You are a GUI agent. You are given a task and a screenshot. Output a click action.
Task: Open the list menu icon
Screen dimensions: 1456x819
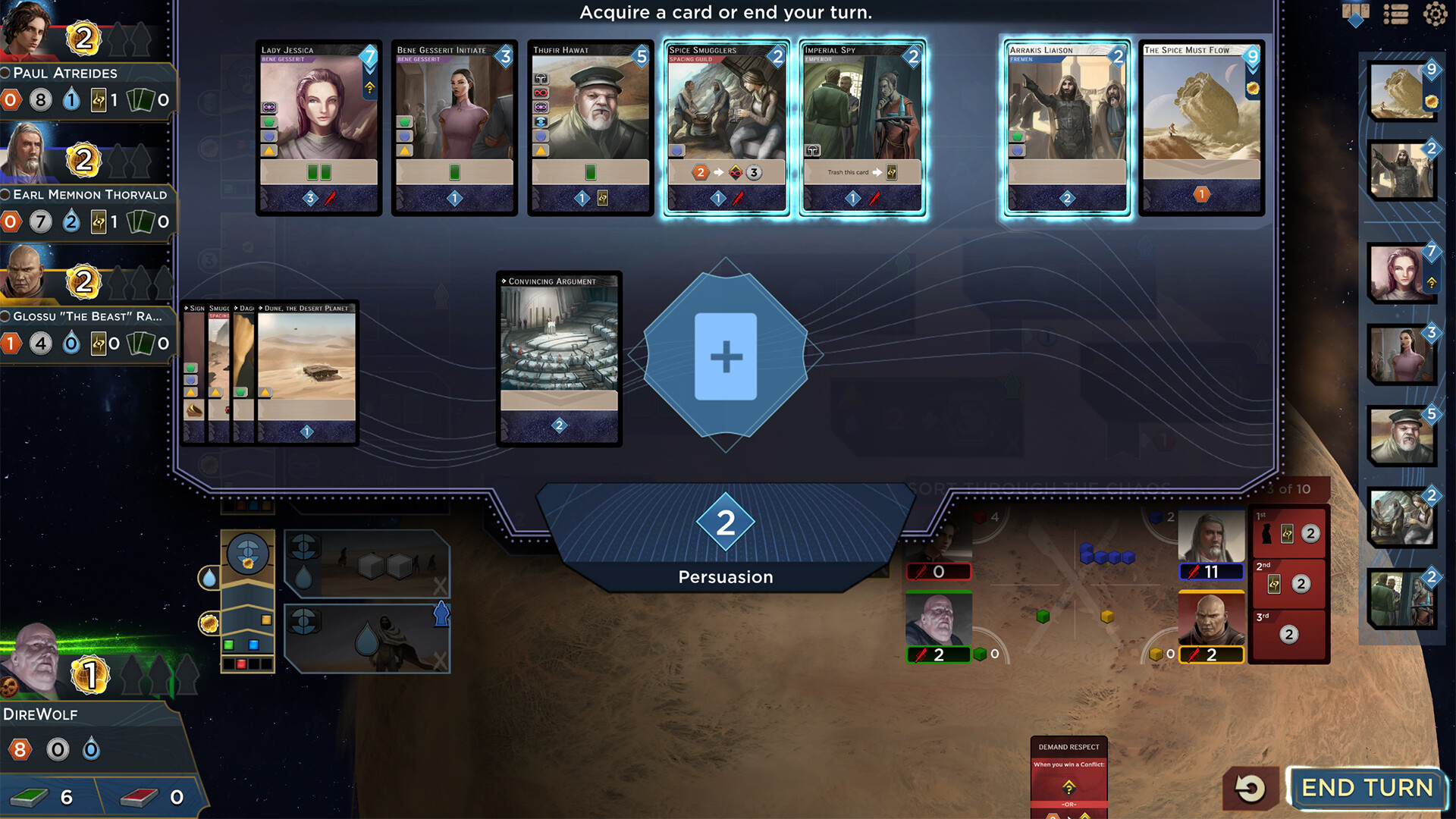(1395, 14)
